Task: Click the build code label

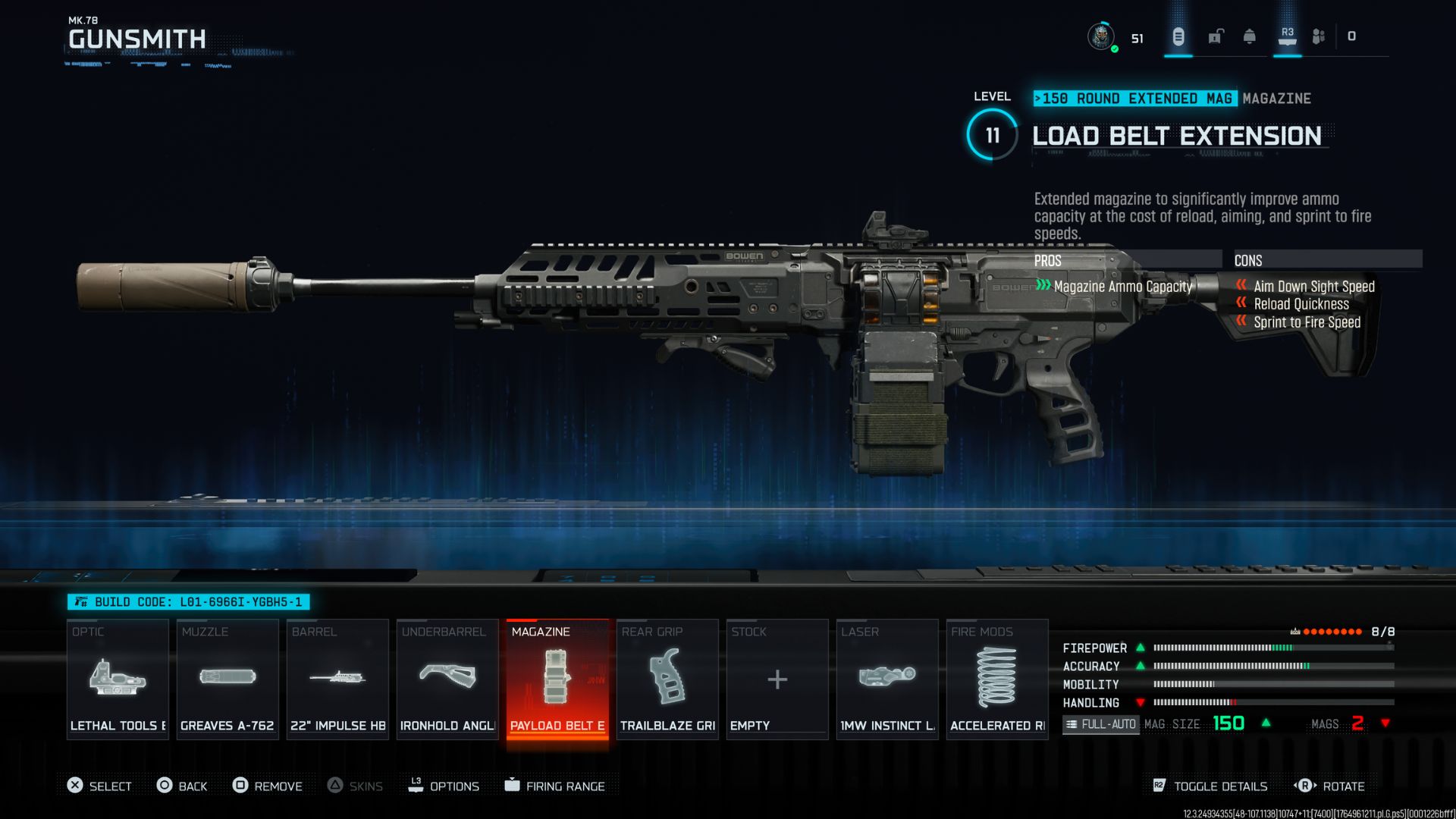Action: point(189,602)
